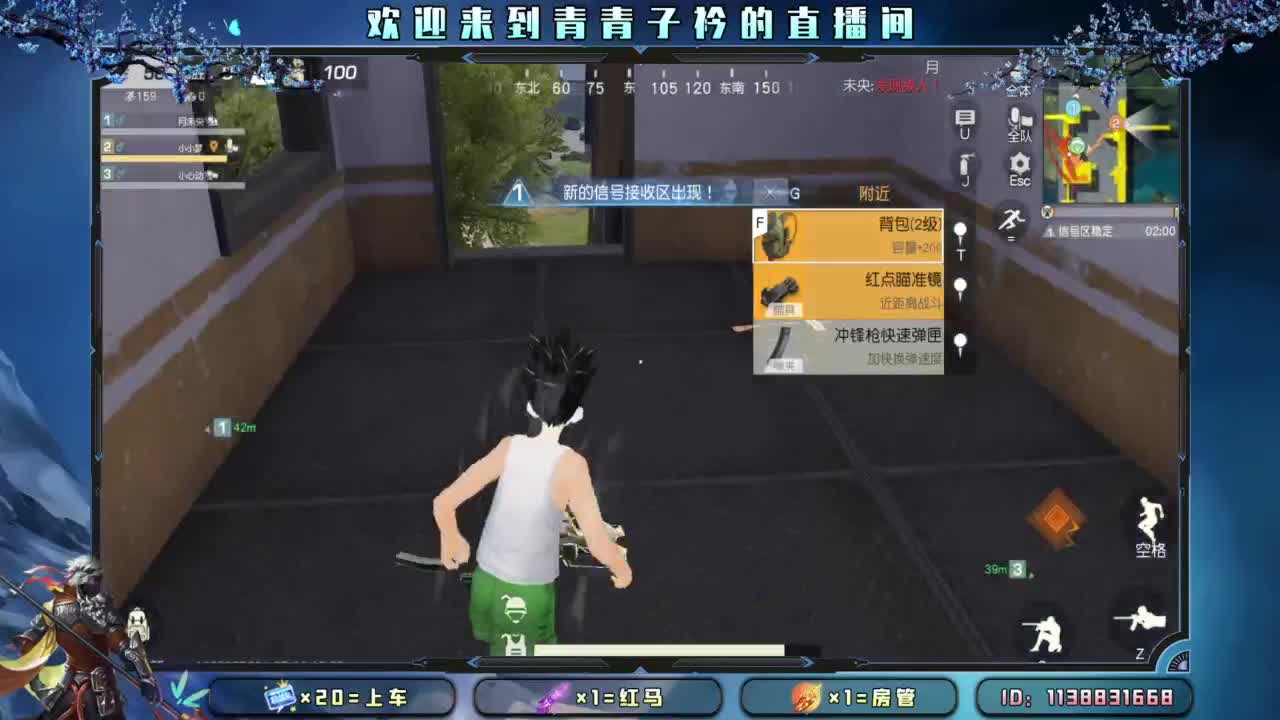Viewport: 1280px width, 720px height.
Task: Open the settings gear icon labeled Esc
Action: (x=1020, y=165)
